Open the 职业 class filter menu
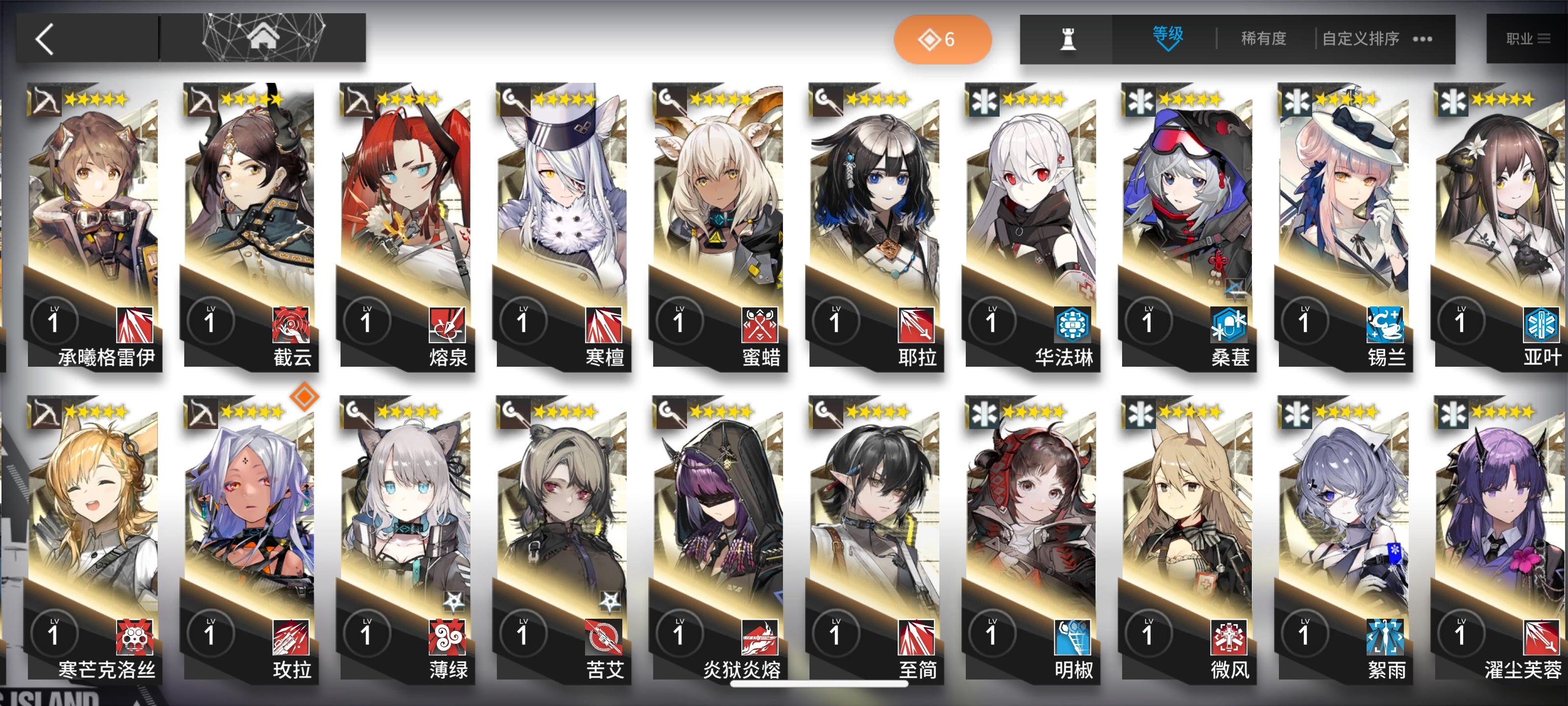The height and width of the screenshot is (706, 1568). [x=1528, y=38]
